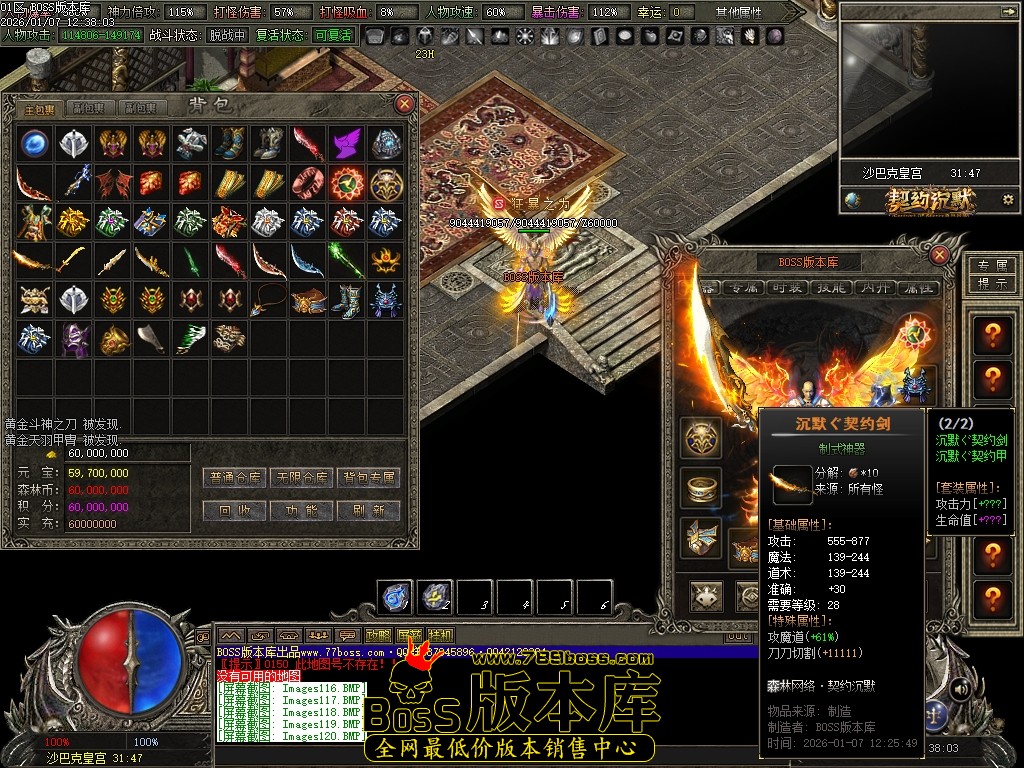
Task: Show the 属性 attributes tab
Action: pyautogui.click(x=919, y=287)
